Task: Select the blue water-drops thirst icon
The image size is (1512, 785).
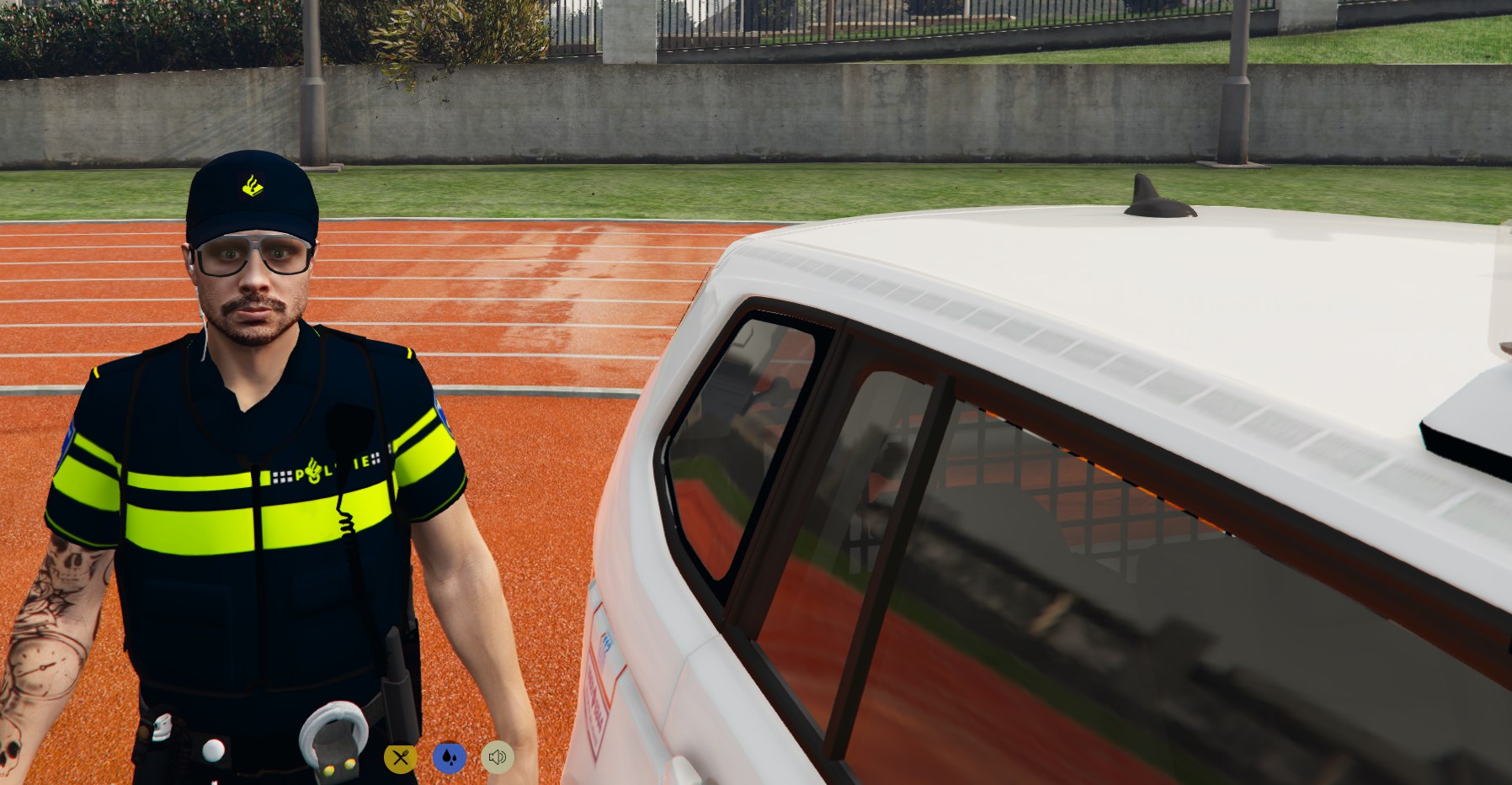Action: point(450,758)
